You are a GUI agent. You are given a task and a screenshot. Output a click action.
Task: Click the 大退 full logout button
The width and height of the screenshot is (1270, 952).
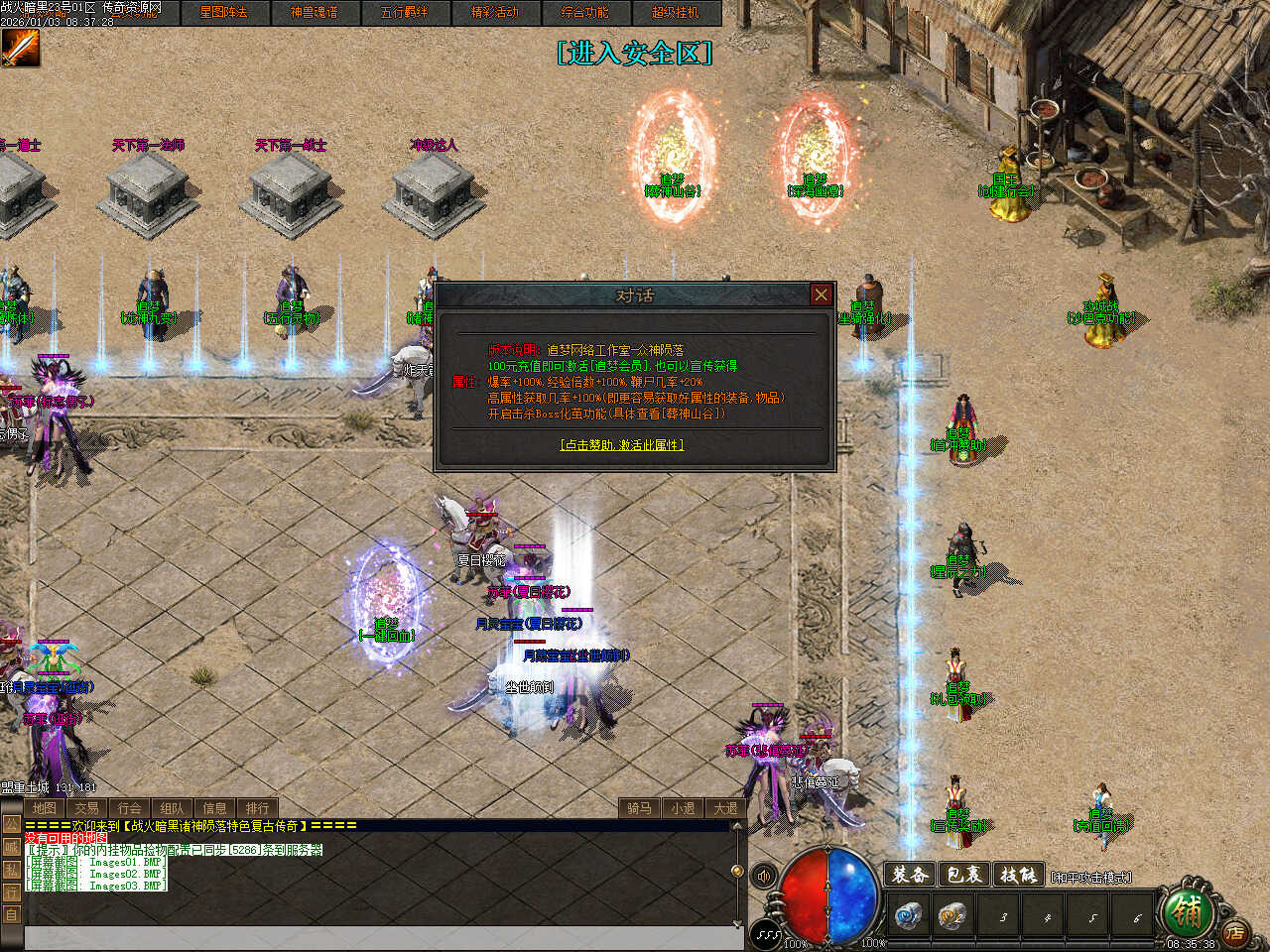(725, 808)
